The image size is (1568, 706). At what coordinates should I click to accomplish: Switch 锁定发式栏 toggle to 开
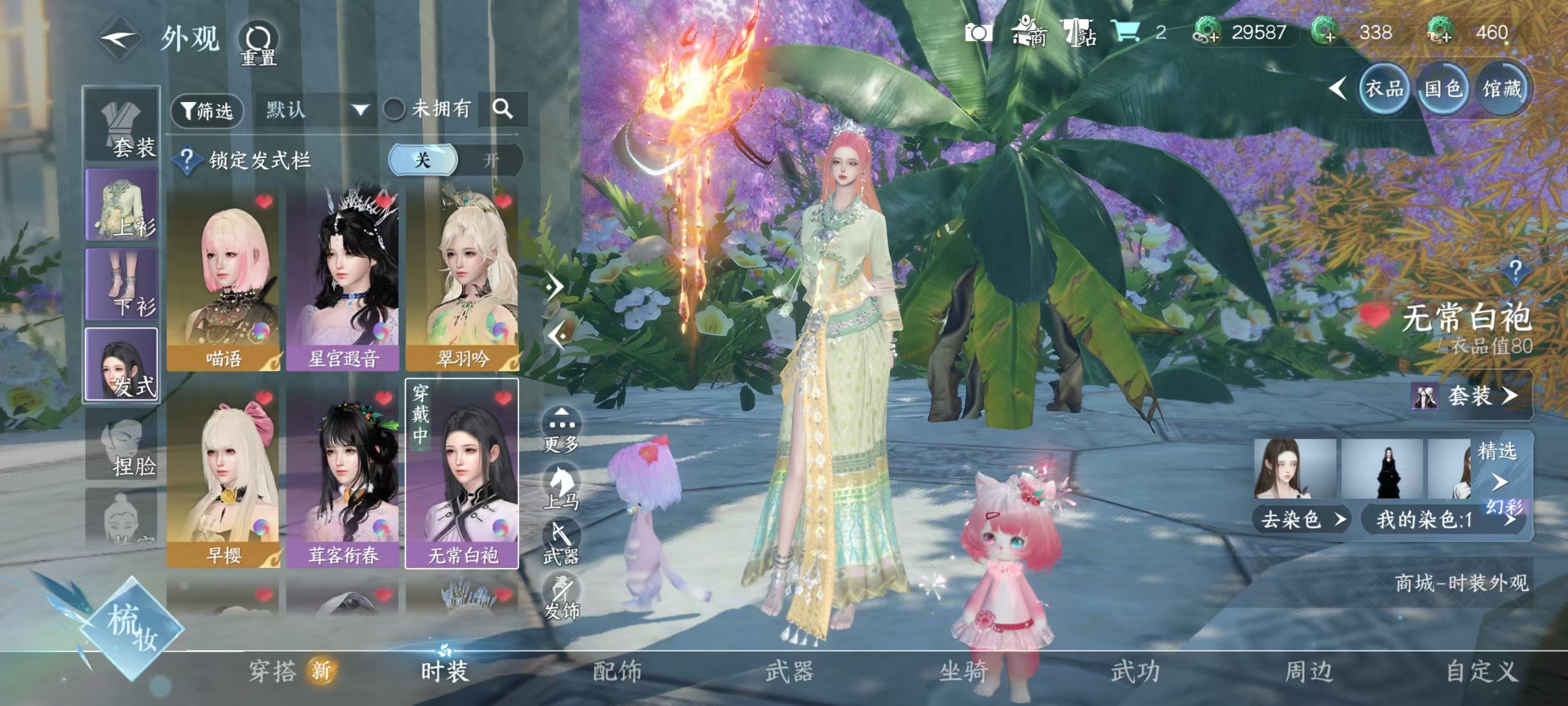(x=490, y=160)
